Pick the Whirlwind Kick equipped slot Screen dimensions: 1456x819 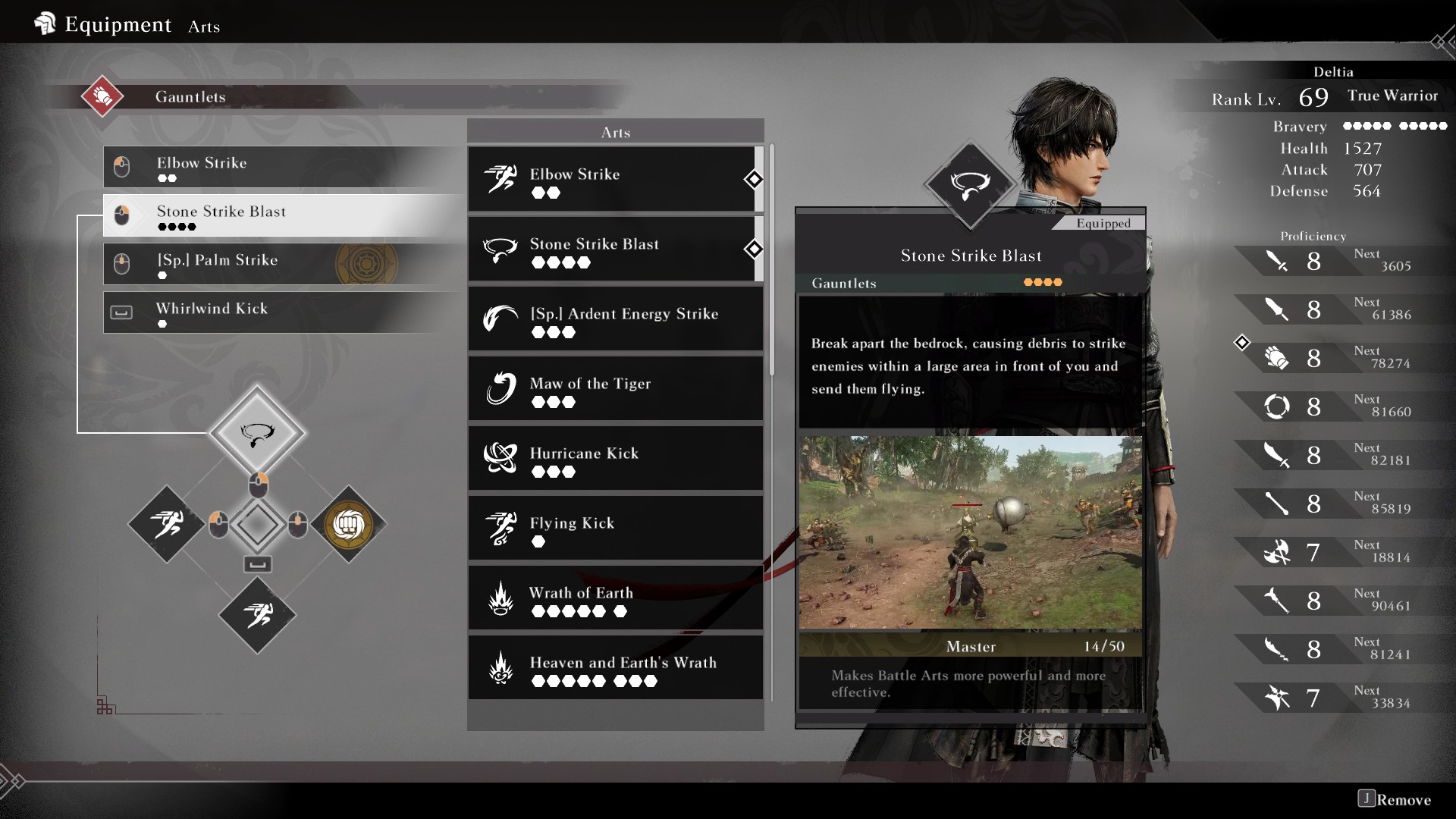[x=282, y=312]
